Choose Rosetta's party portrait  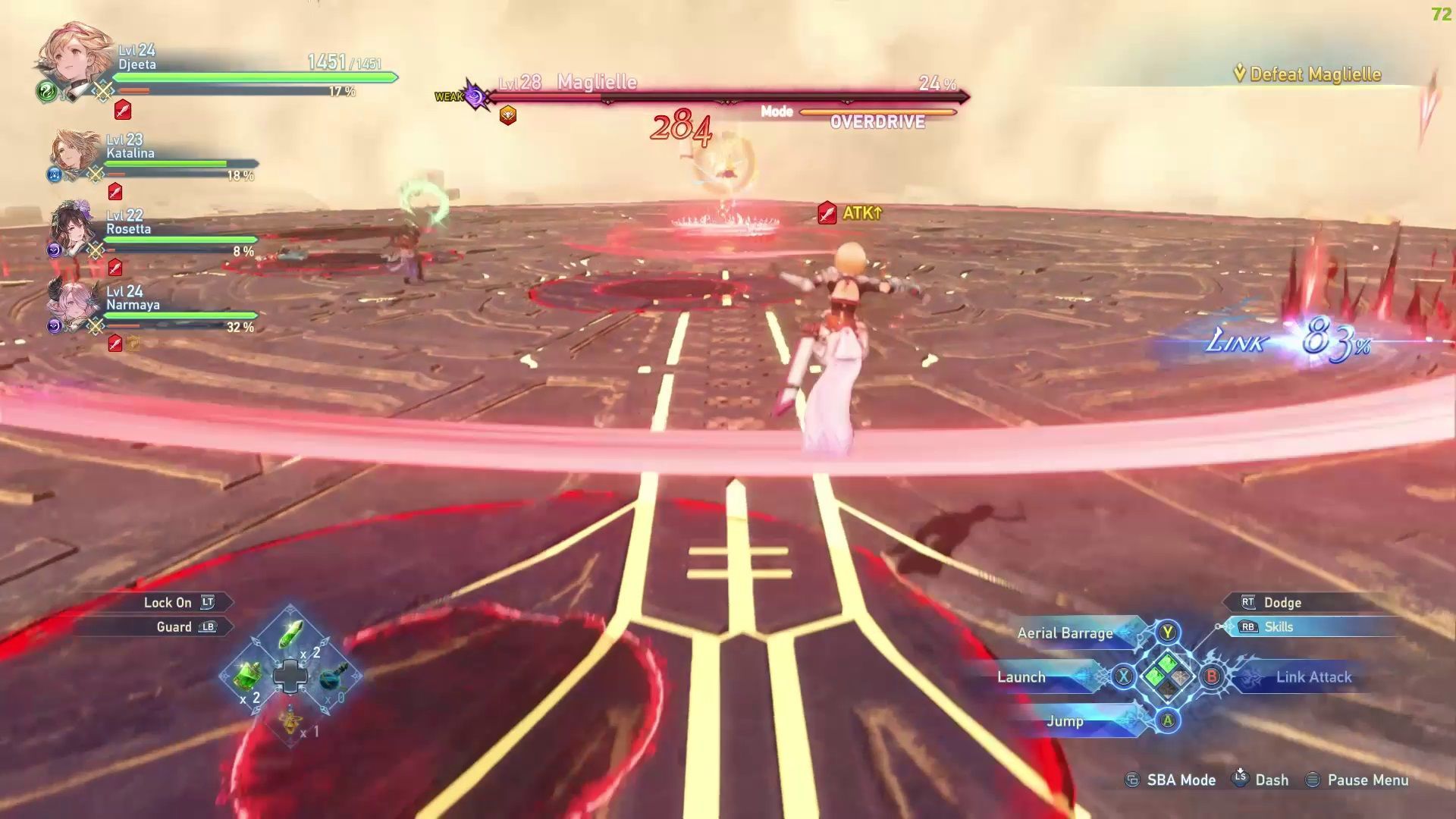pos(74,228)
